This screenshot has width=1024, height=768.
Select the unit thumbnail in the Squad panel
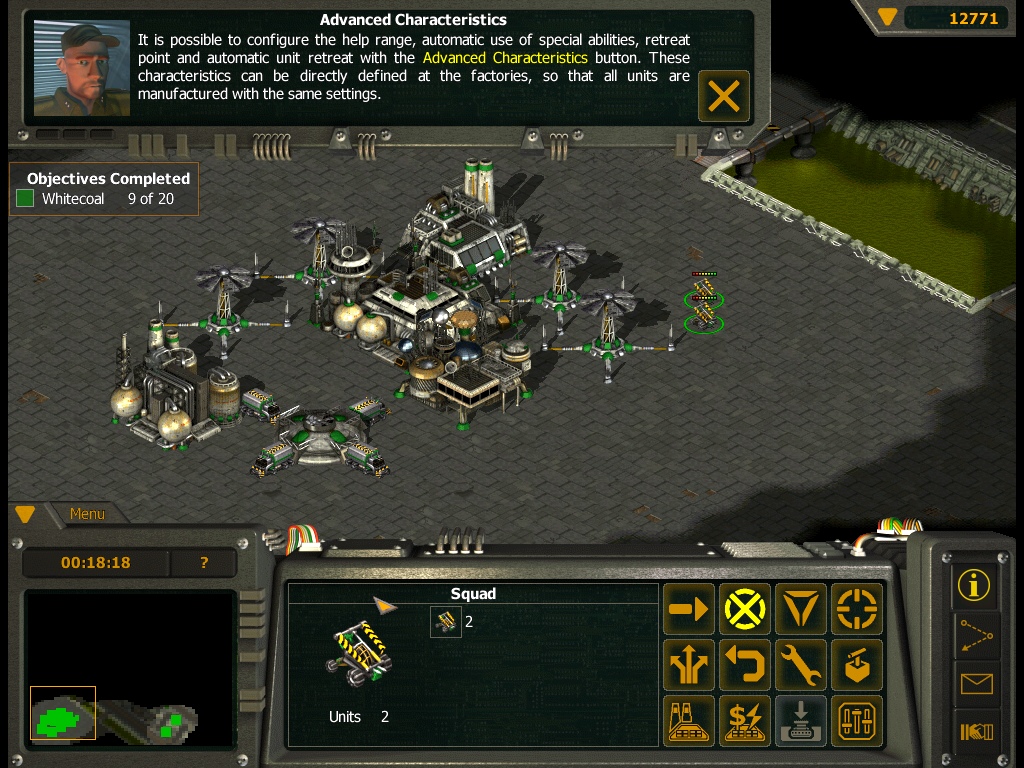[446, 622]
